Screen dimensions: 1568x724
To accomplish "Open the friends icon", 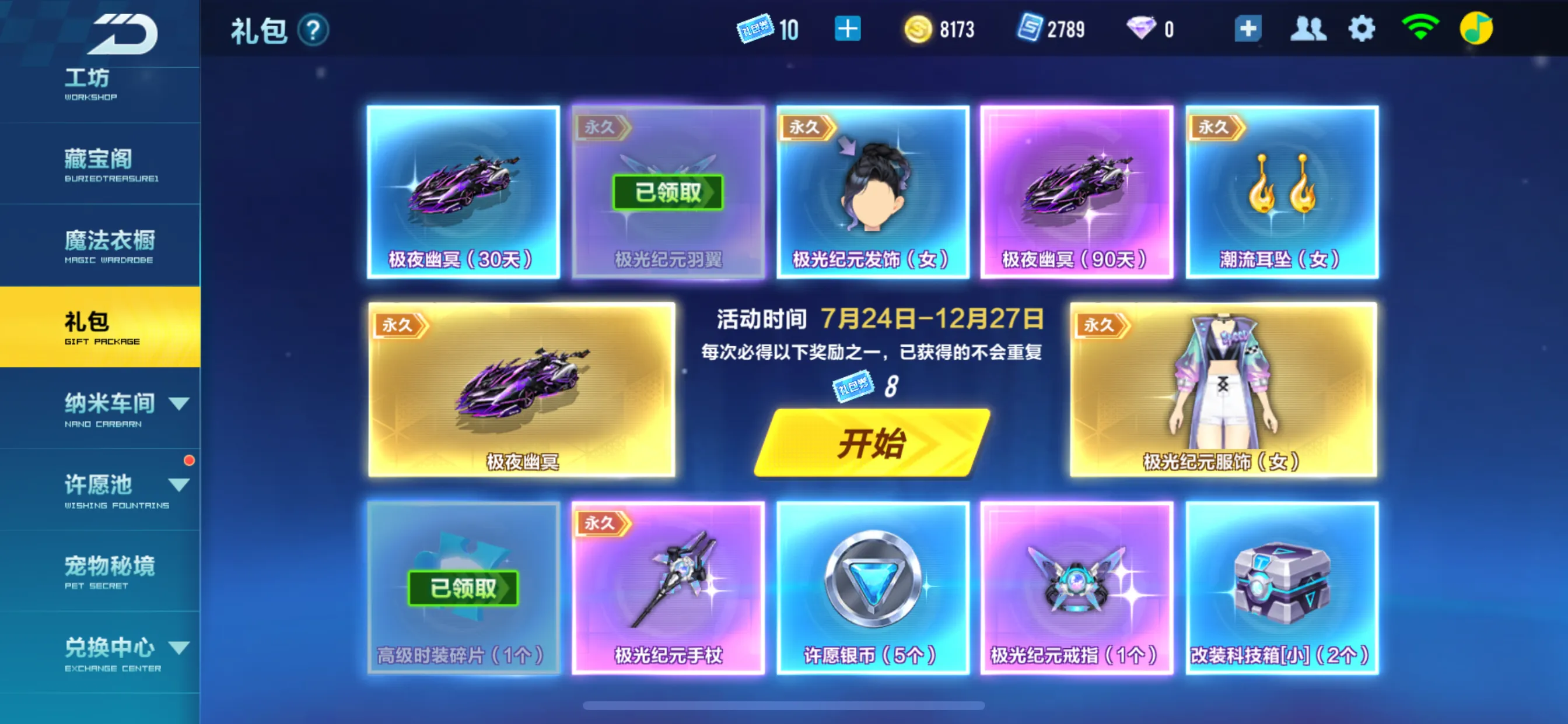I will click(1307, 29).
